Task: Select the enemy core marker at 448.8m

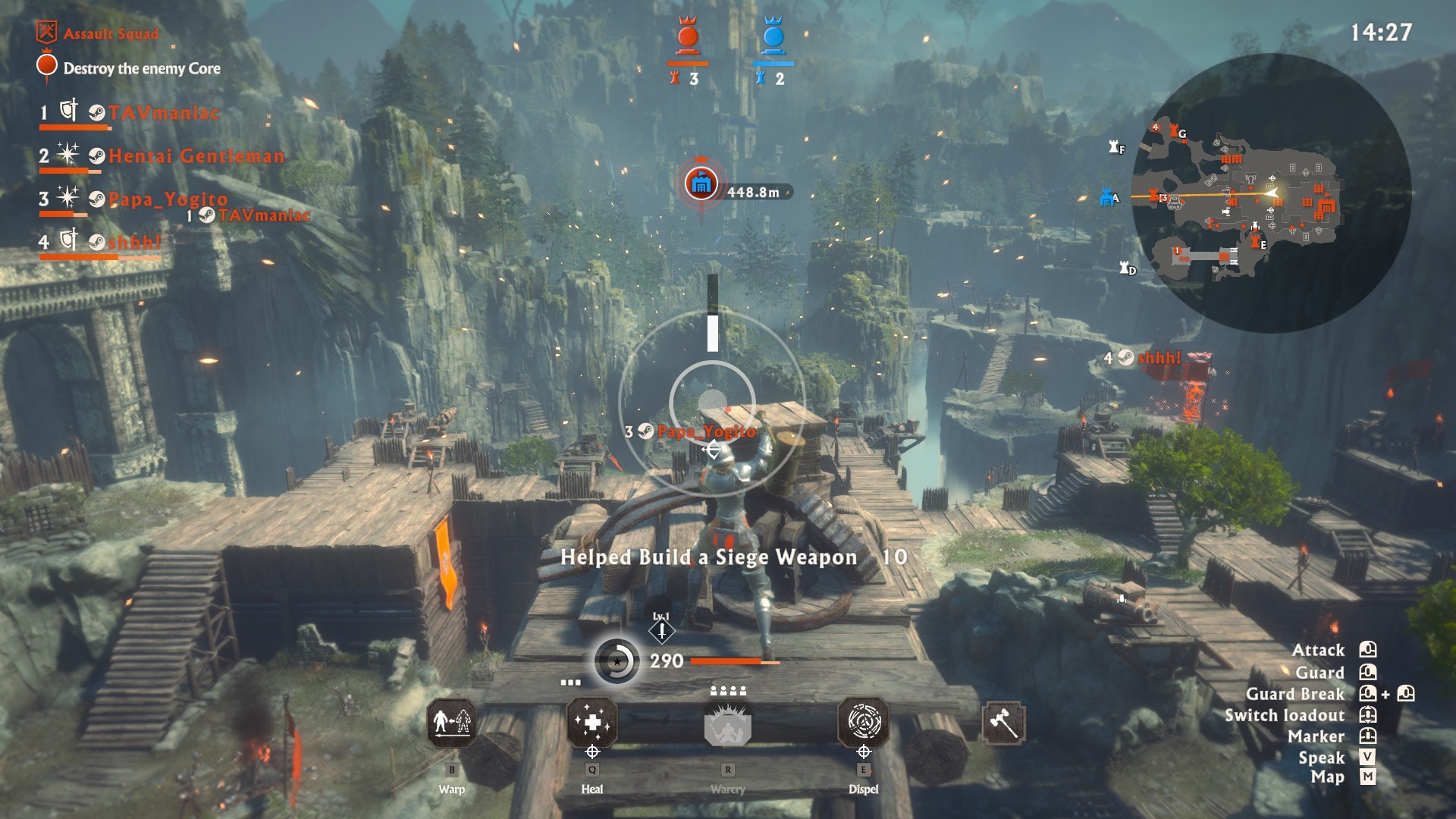Action: click(701, 184)
